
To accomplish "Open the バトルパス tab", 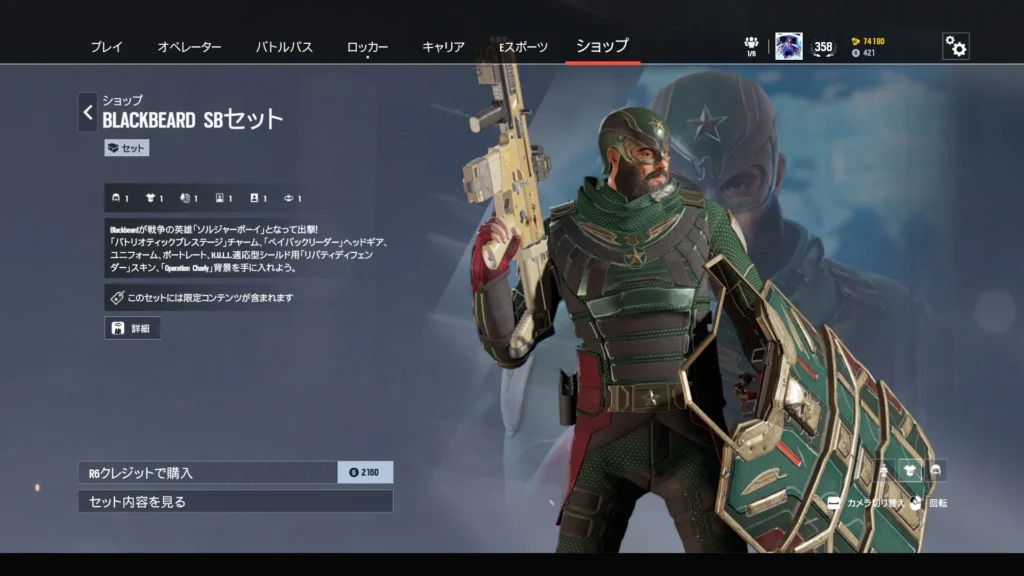I will tap(284, 47).
